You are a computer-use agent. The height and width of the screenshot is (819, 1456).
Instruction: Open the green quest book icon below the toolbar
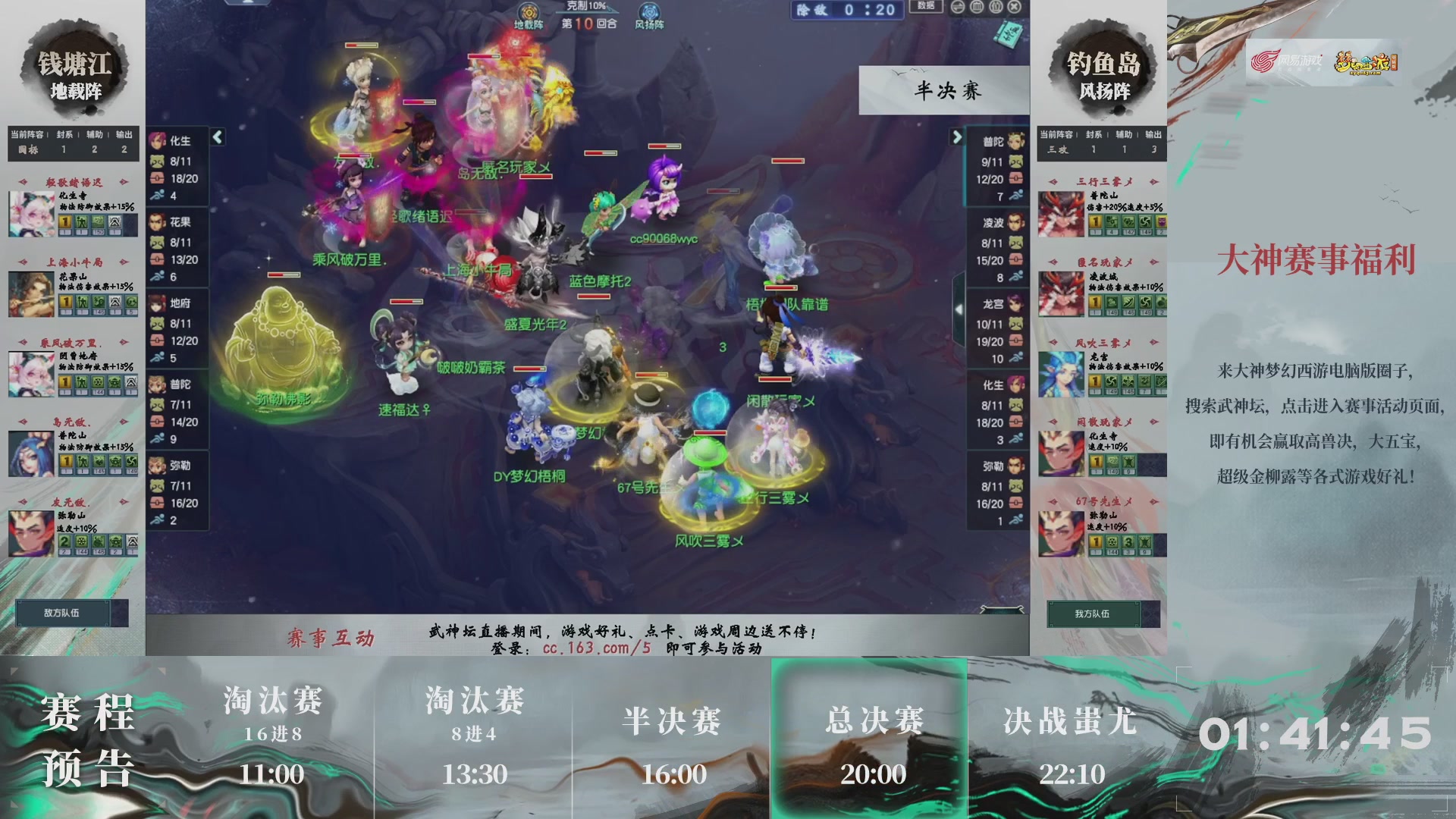pyautogui.click(x=1009, y=33)
